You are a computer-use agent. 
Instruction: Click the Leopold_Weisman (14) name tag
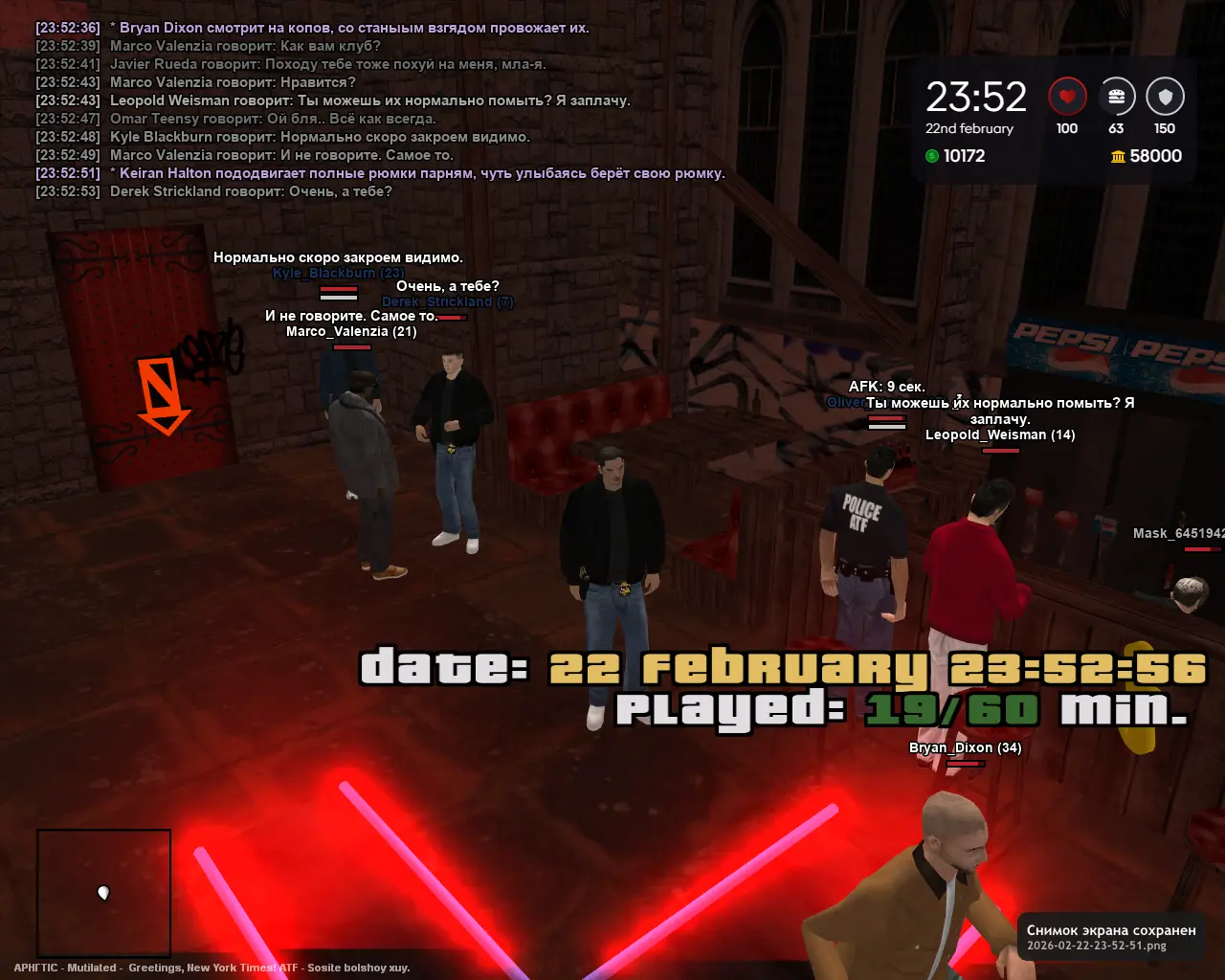click(x=1000, y=434)
